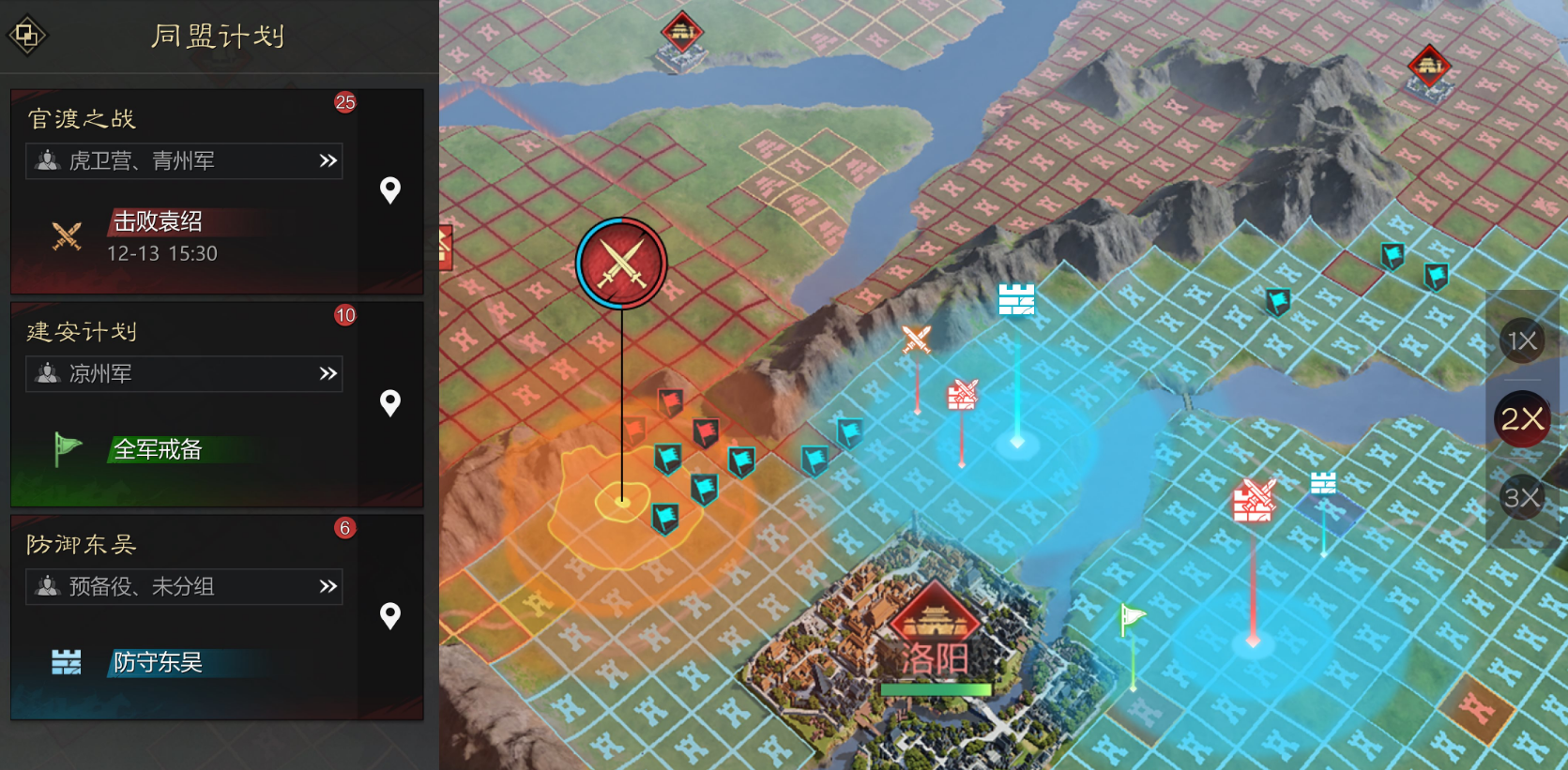Click the icon beside the 同盟计划 title
1568x770 pixels.
26,36
